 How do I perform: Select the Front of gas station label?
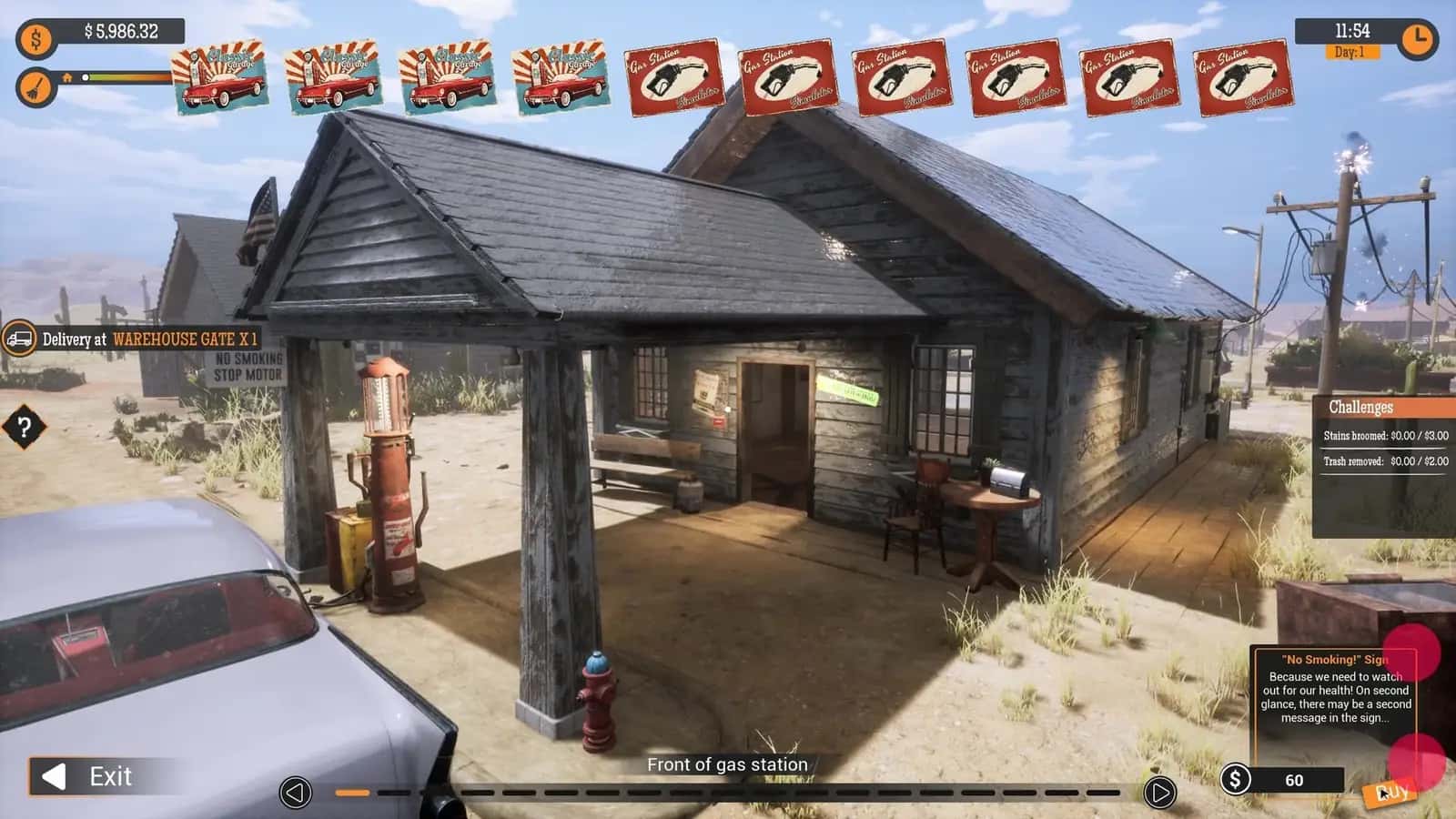pyautogui.click(x=727, y=765)
